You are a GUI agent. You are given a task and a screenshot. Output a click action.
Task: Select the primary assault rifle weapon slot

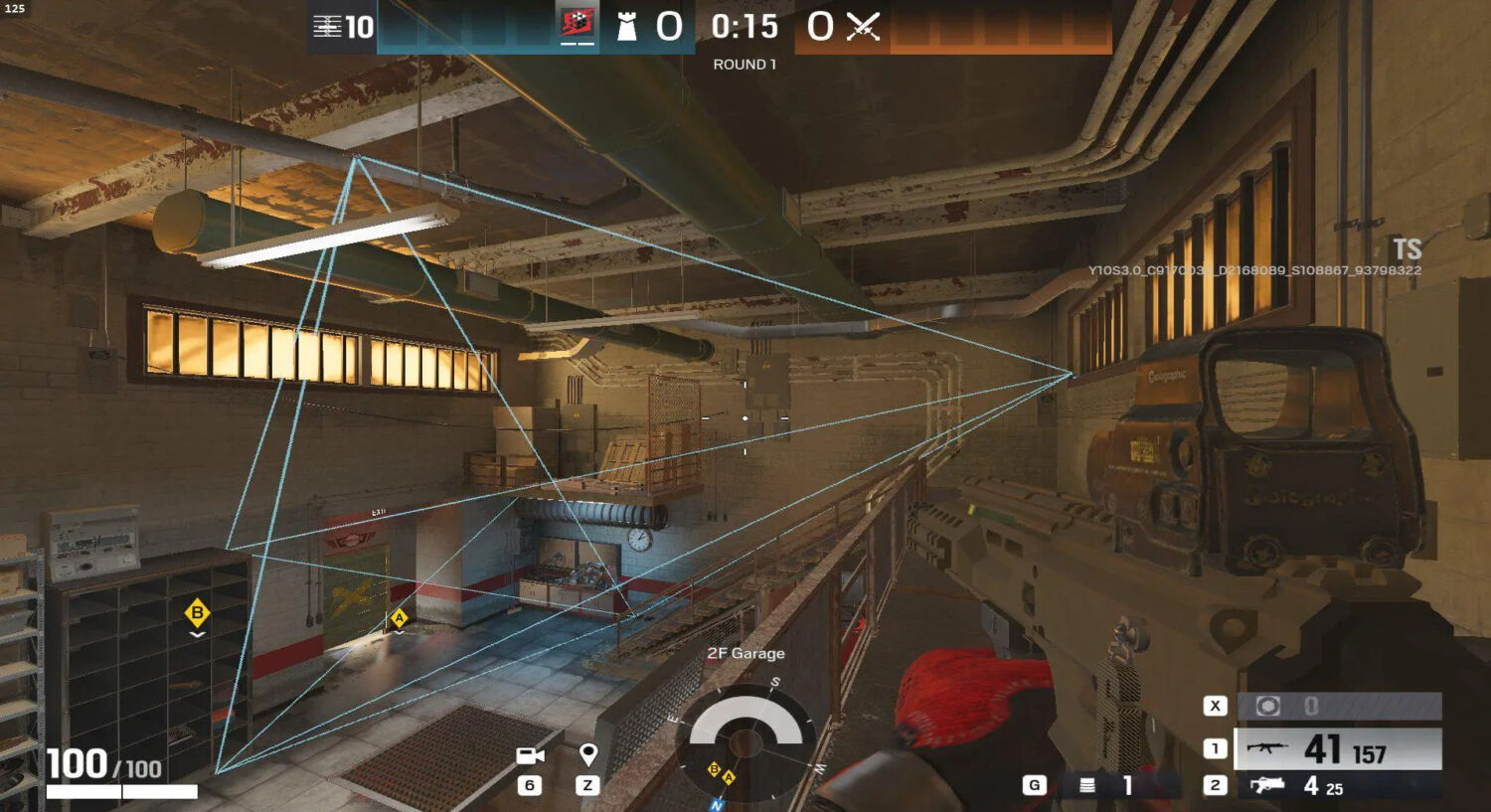pos(1337,749)
